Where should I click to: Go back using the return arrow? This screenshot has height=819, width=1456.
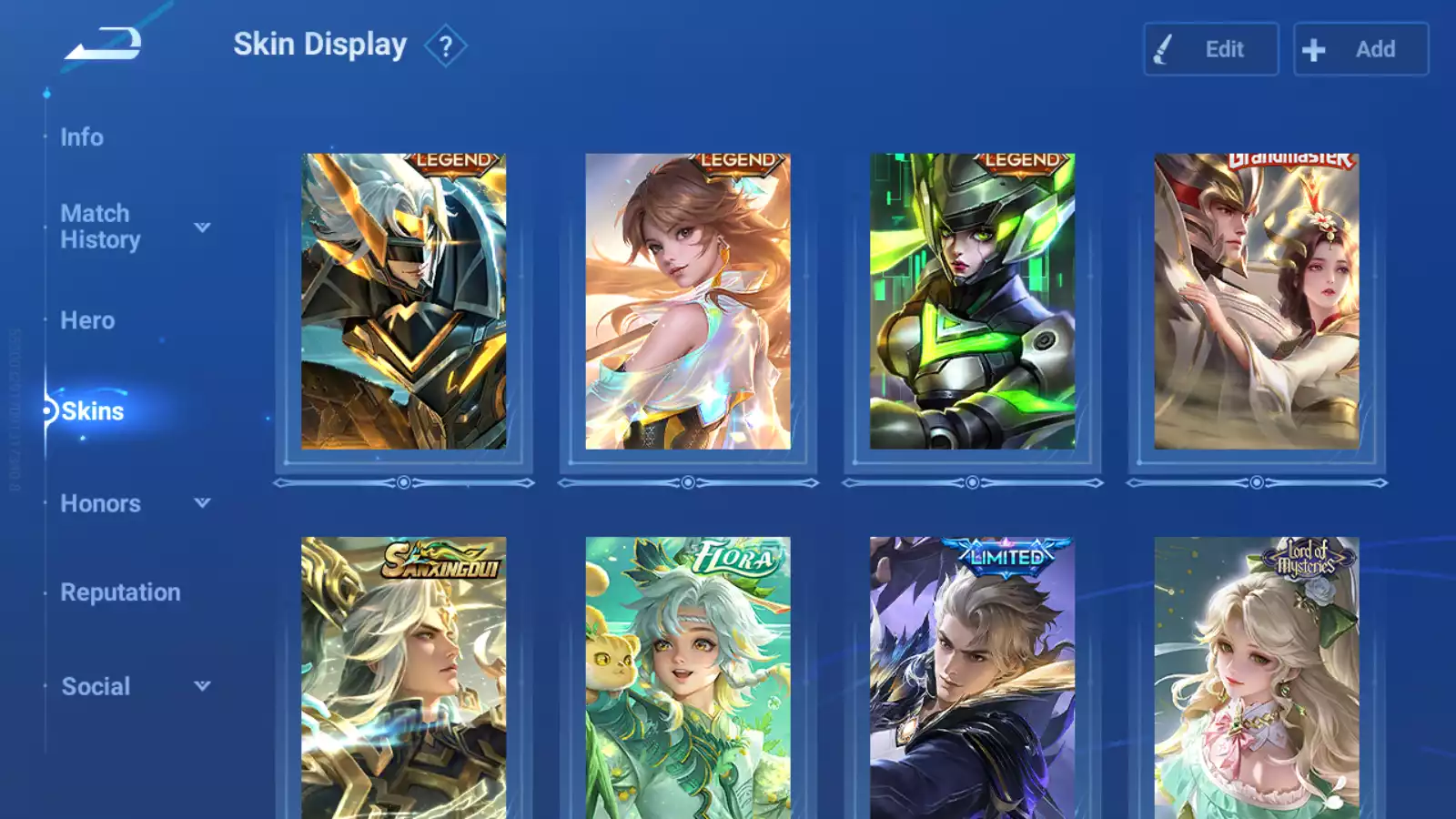(x=104, y=44)
